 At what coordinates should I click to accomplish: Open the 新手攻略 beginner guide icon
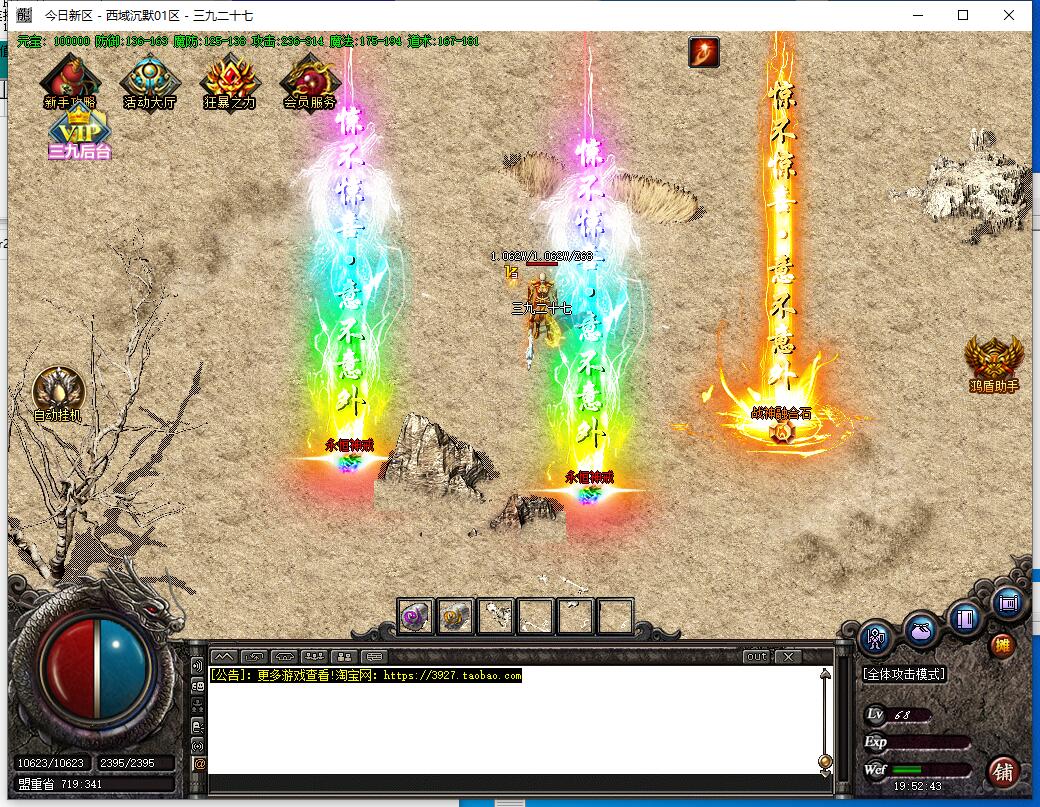pyautogui.click(x=70, y=80)
